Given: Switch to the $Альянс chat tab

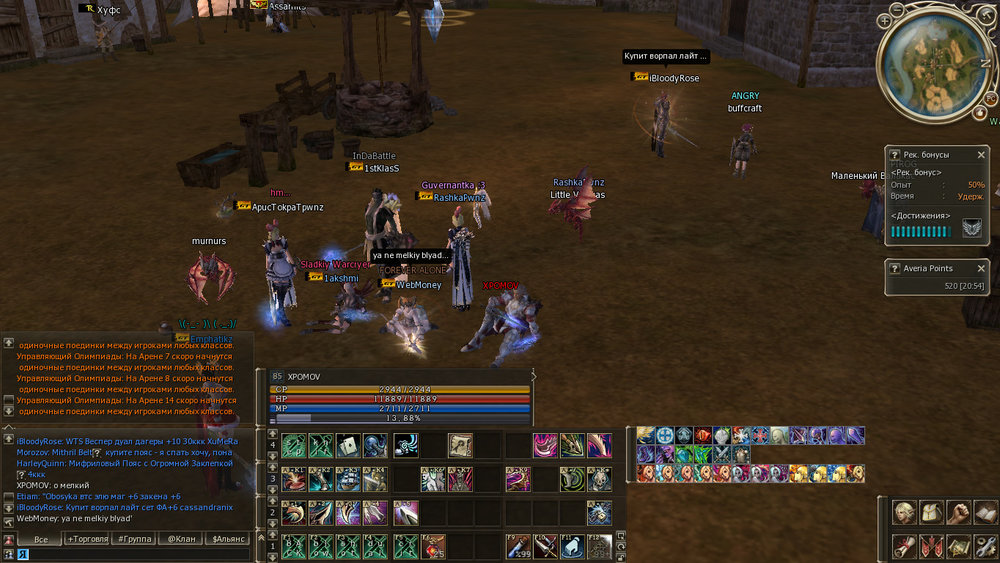Looking at the screenshot, I should click(229, 539).
